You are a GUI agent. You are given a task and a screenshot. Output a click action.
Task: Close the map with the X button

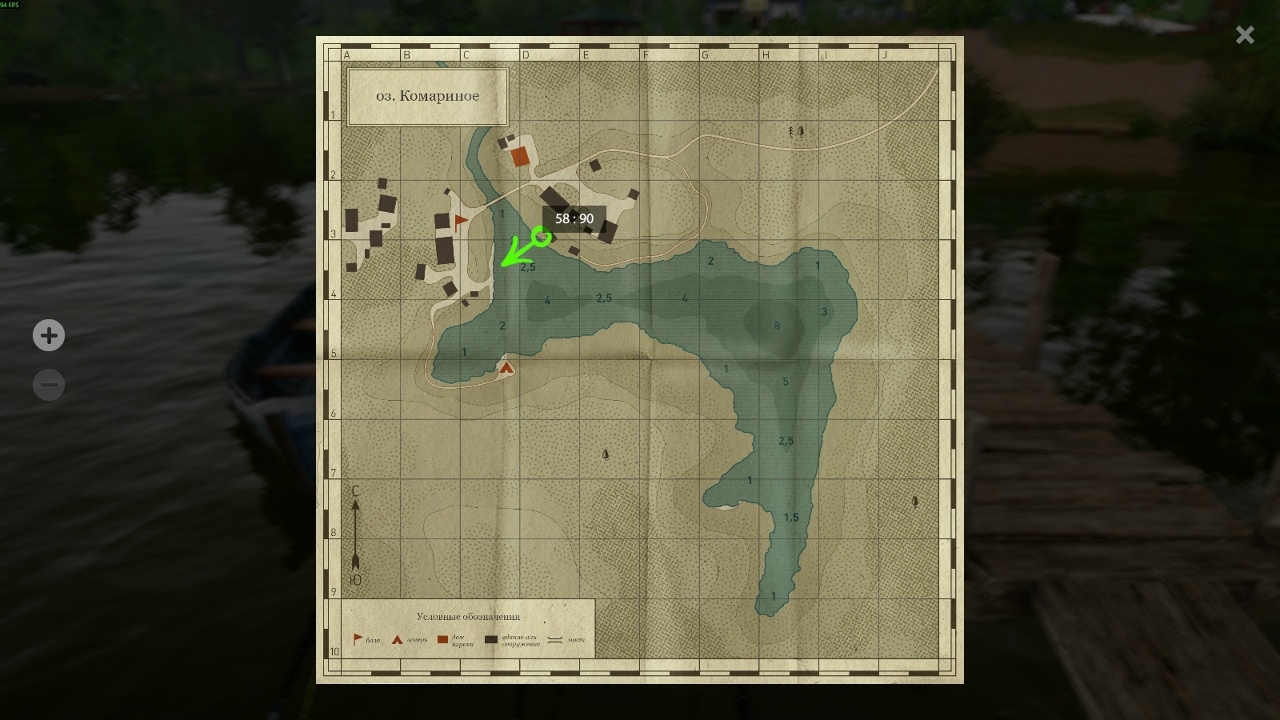point(1244,36)
